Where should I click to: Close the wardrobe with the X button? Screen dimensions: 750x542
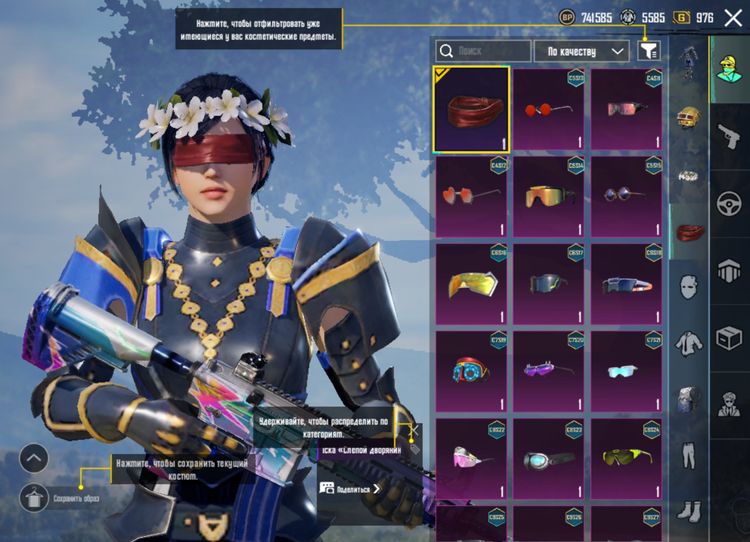tap(733, 17)
